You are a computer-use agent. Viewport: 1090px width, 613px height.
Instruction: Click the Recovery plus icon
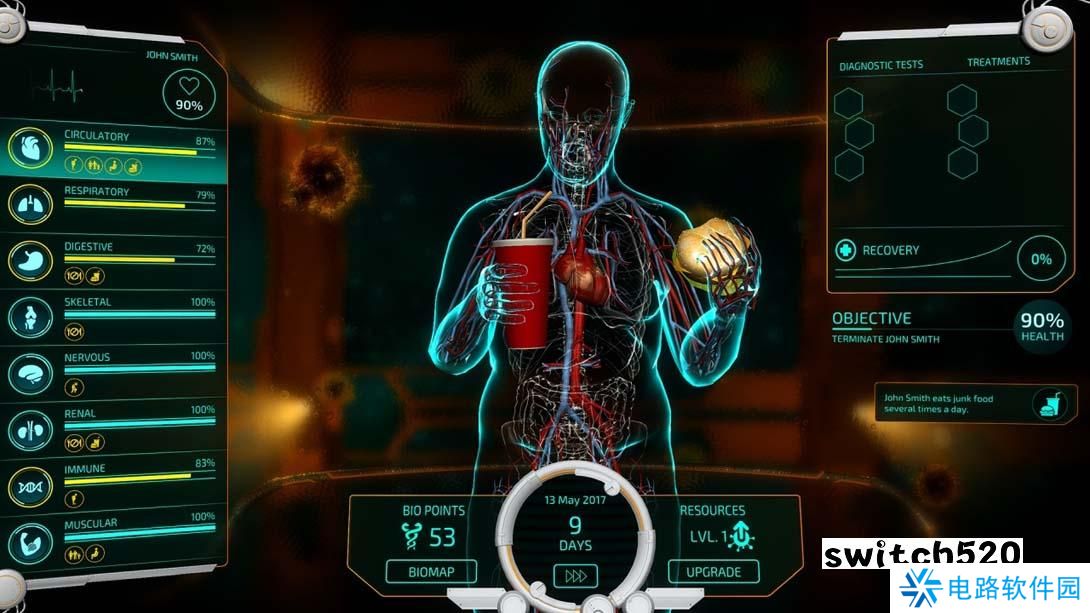[x=845, y=250]
